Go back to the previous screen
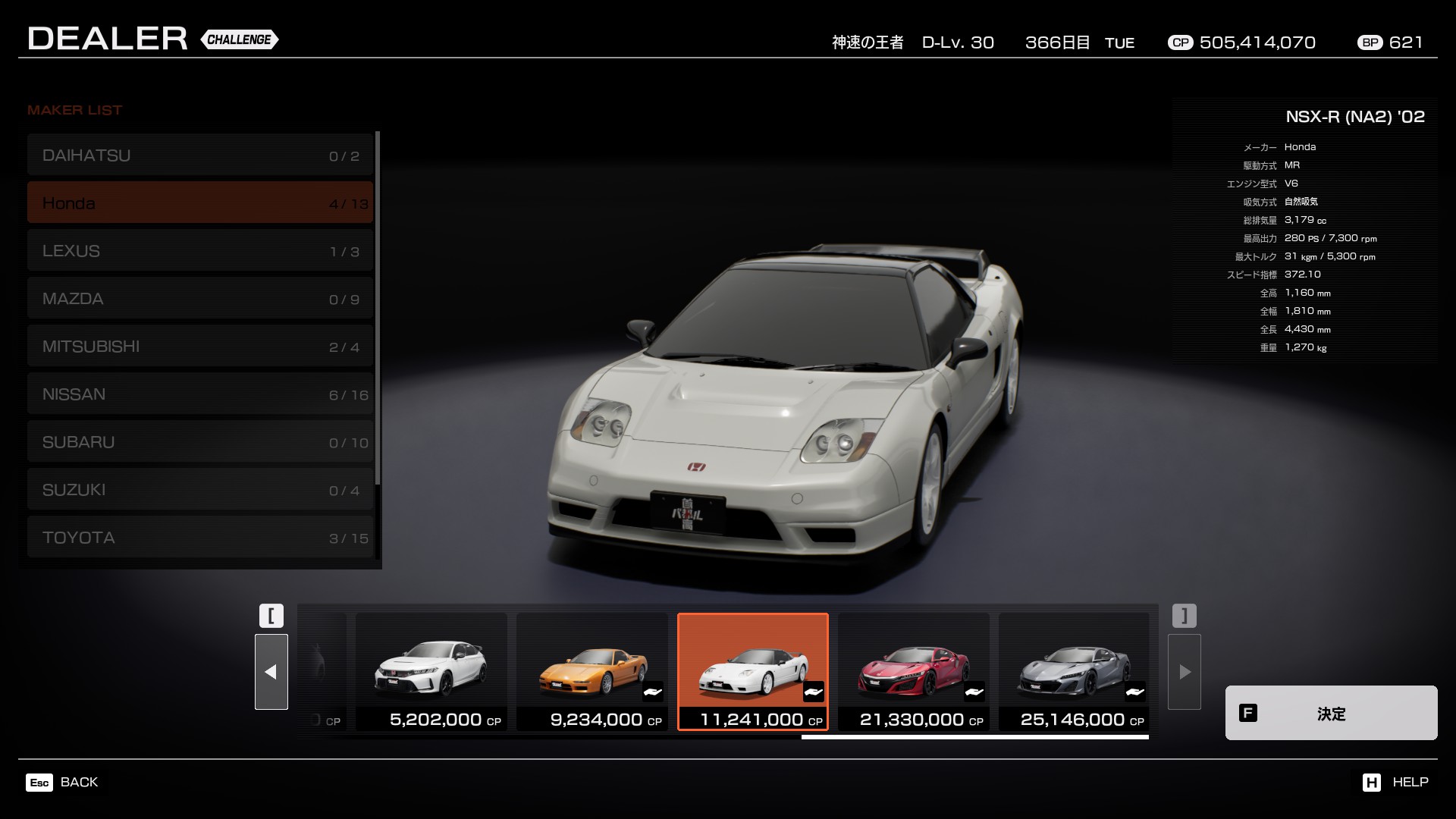 62,782
